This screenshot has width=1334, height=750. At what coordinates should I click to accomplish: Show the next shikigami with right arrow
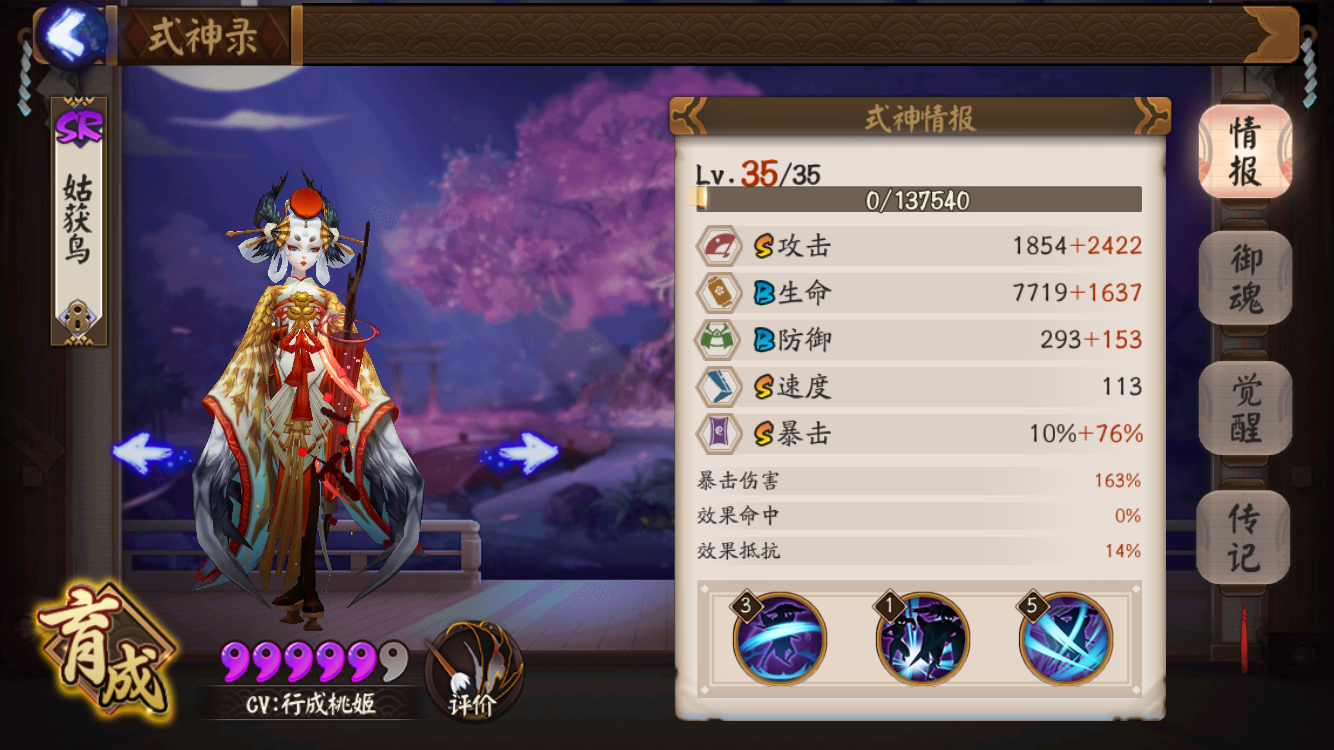(526, 453)
